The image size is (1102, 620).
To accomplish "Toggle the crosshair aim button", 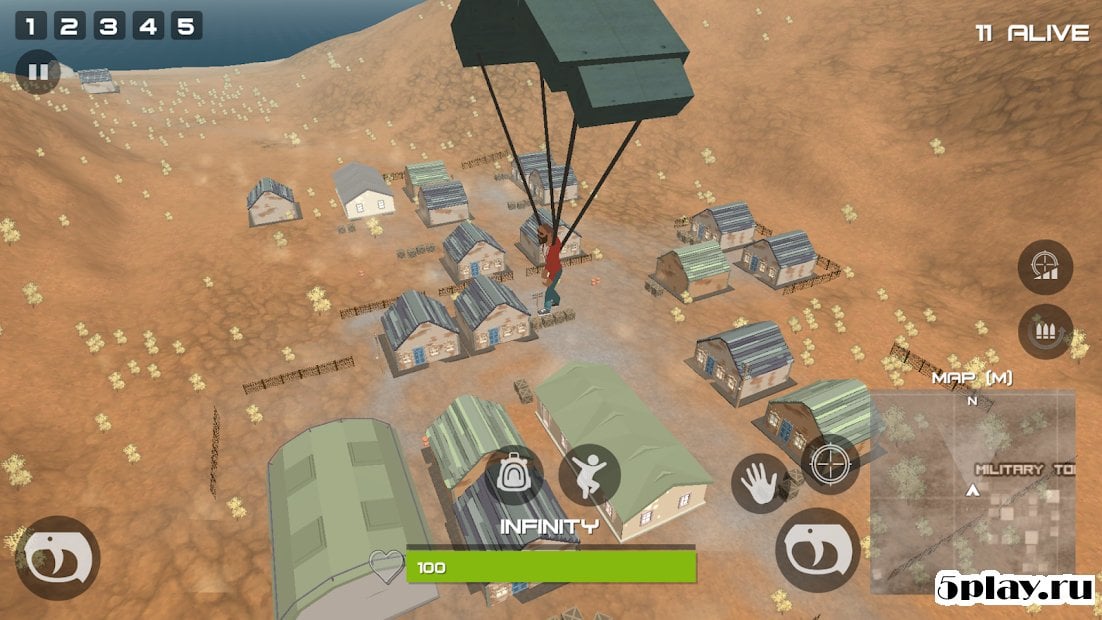I will pyautogui.click(x=829, y=464).
